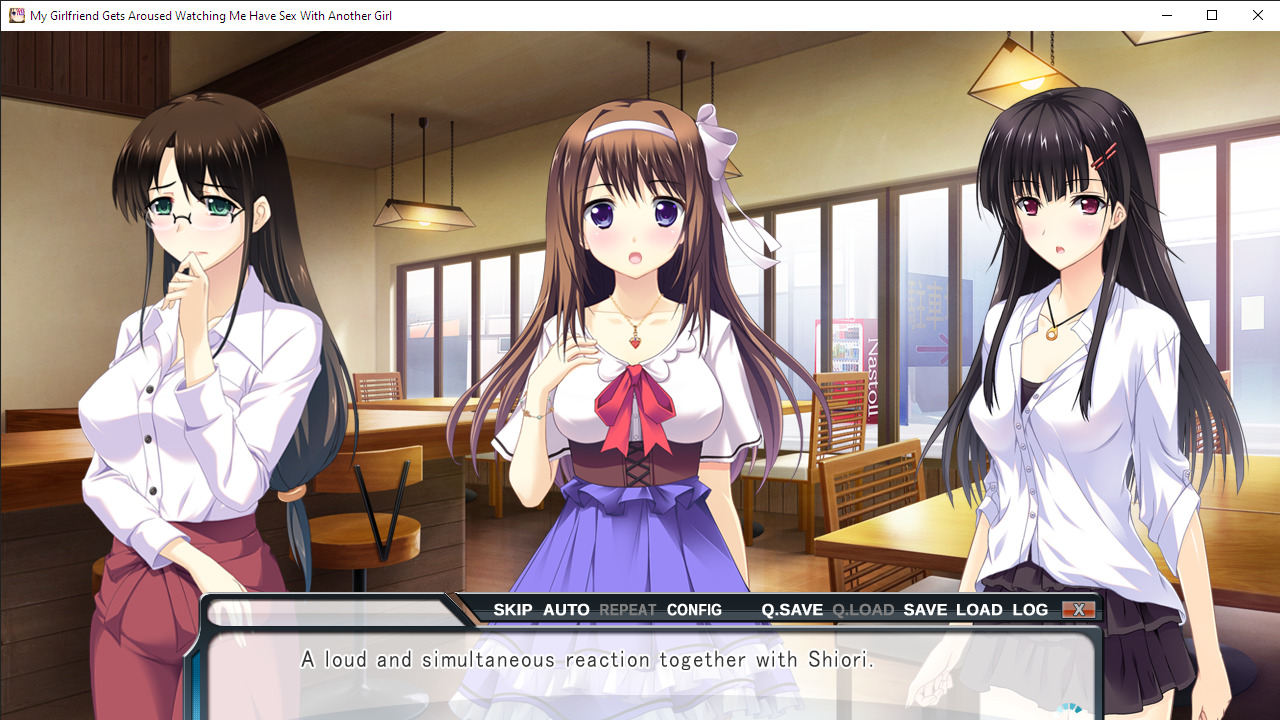Open the SAVE menu
Viewport: 1280px width, 720px height.
925,610
